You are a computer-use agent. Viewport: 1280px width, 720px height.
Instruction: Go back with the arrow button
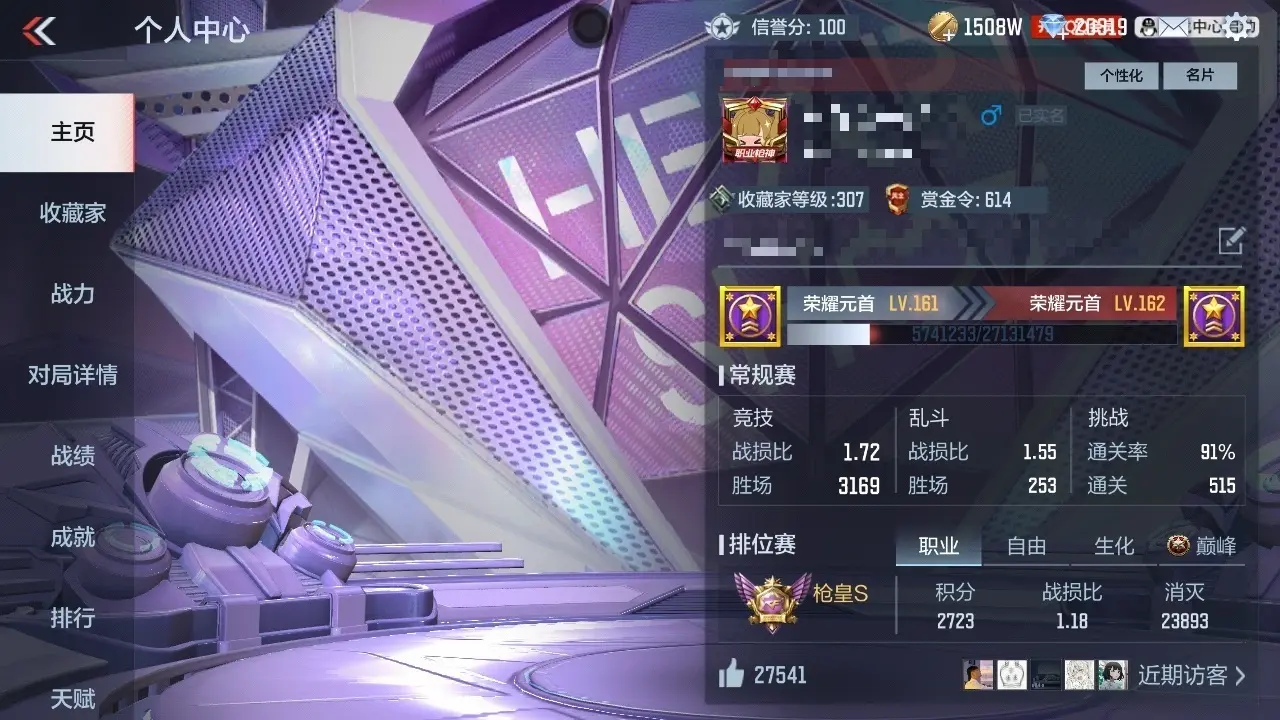click(x=39, y=31)
